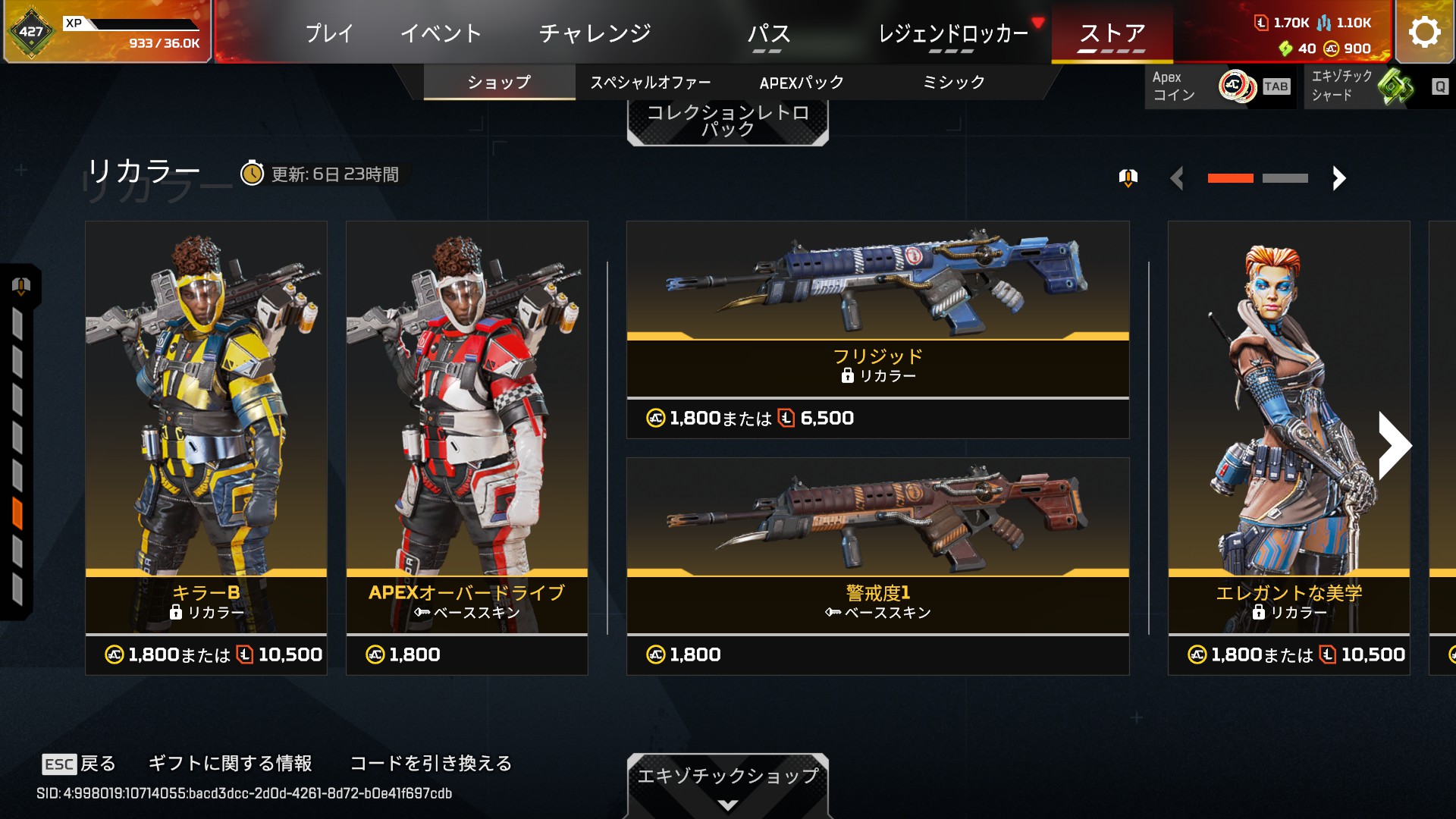Screen dimensions: 1456x819
Task: Go to the チャレンジ tab
Action: coord(595,33)
